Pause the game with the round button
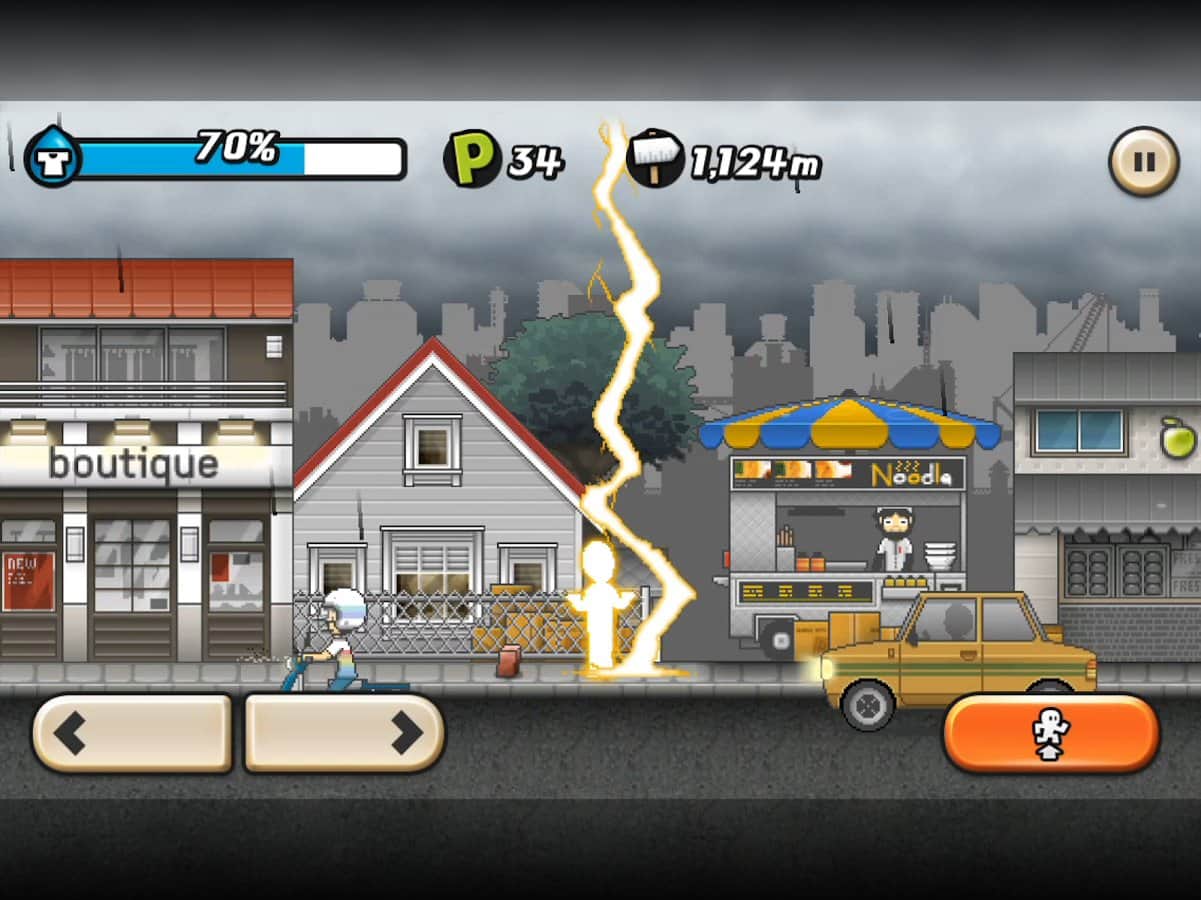 [1143, 161]
